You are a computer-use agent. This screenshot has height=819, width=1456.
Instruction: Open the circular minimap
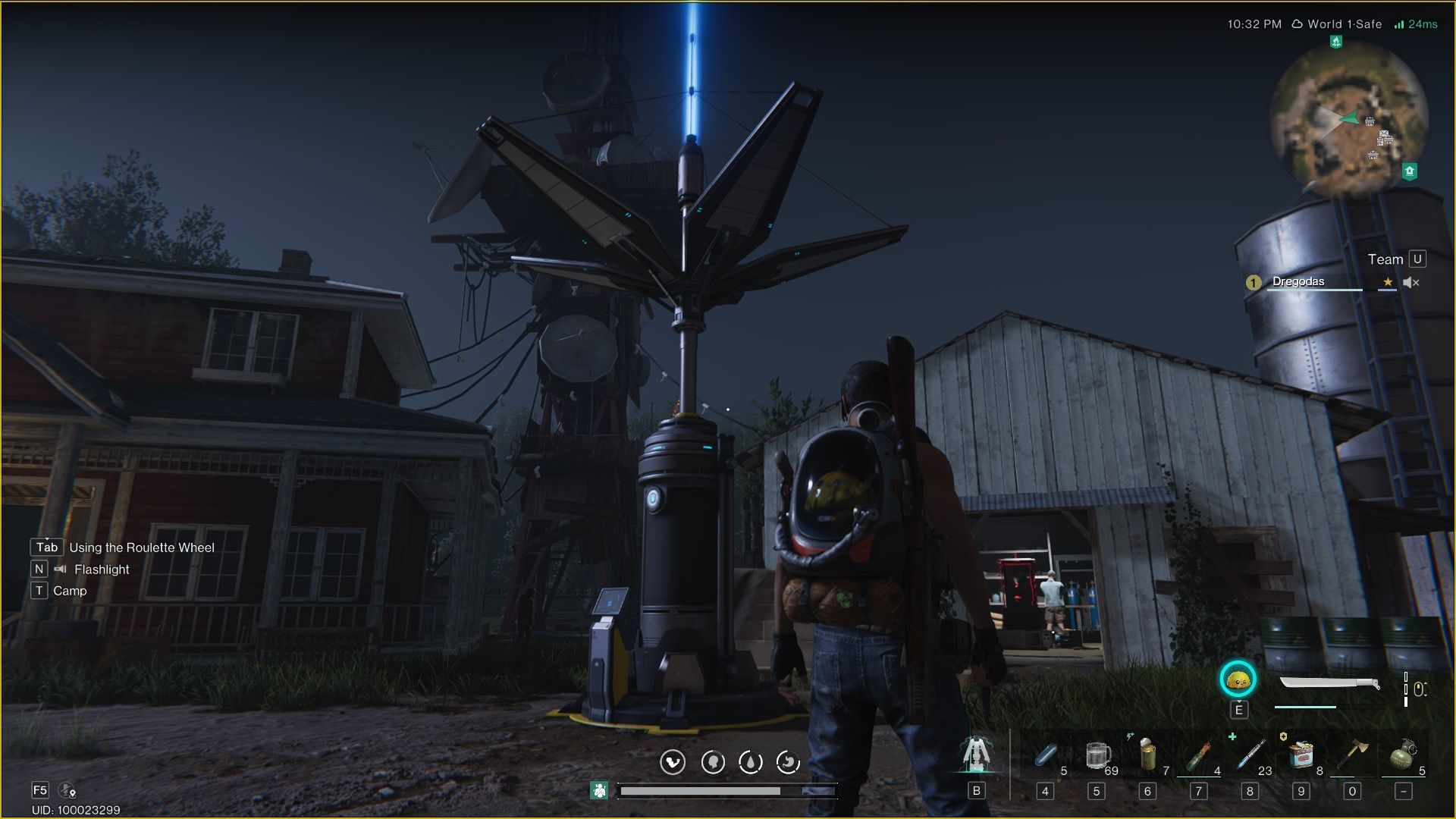point(1349,119)
